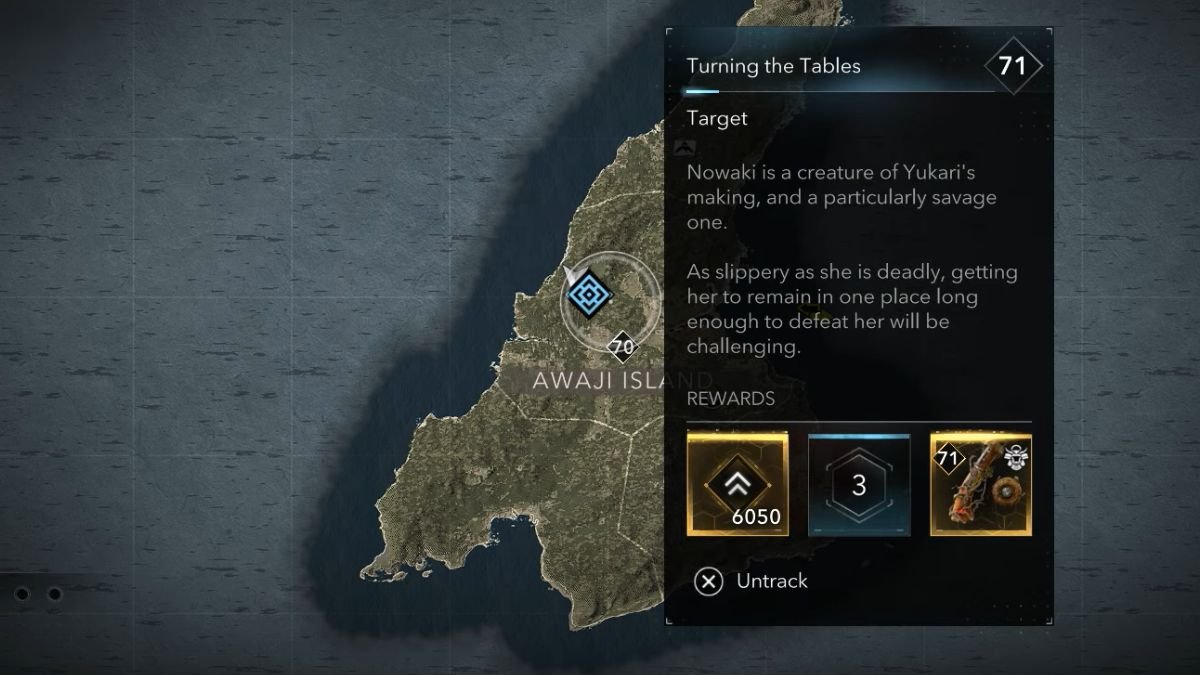The image size is (1200, 675).
Task: View the level 71 weapon reward
Action: coord(981,483)
